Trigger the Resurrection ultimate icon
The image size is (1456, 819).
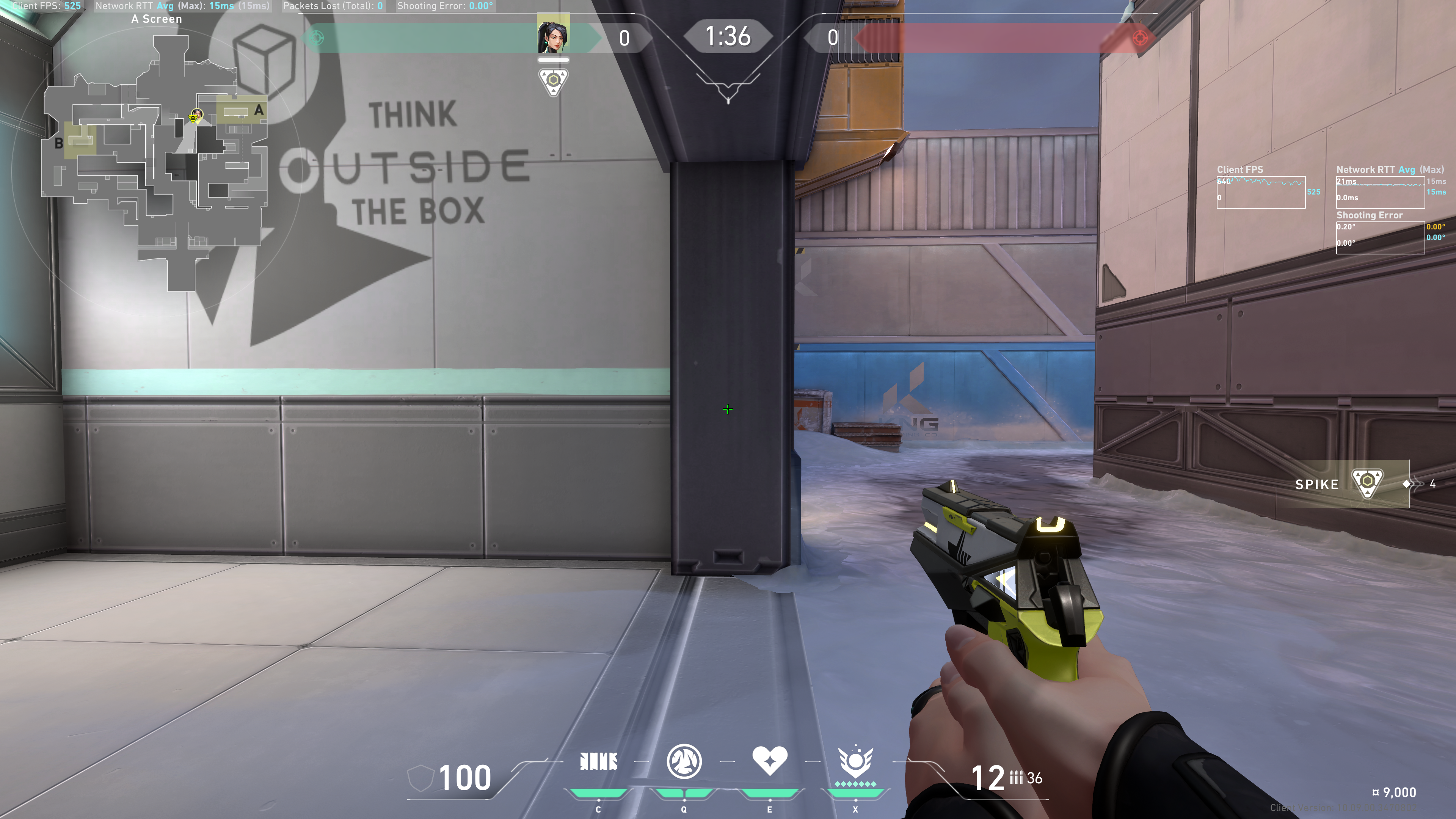(x=855, y=761)
